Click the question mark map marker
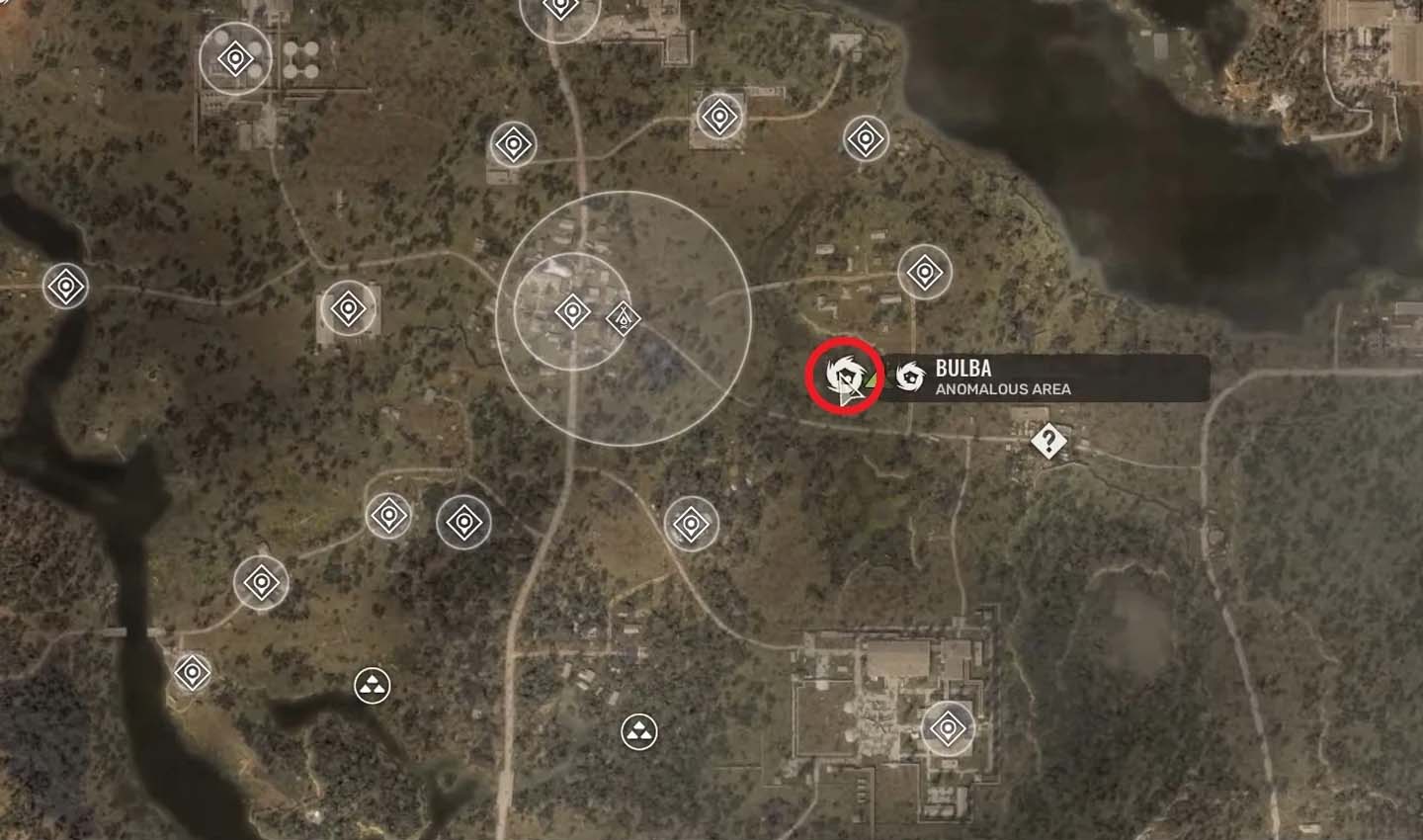This screenshot has width=1423, height=840. coord(1047,441)
